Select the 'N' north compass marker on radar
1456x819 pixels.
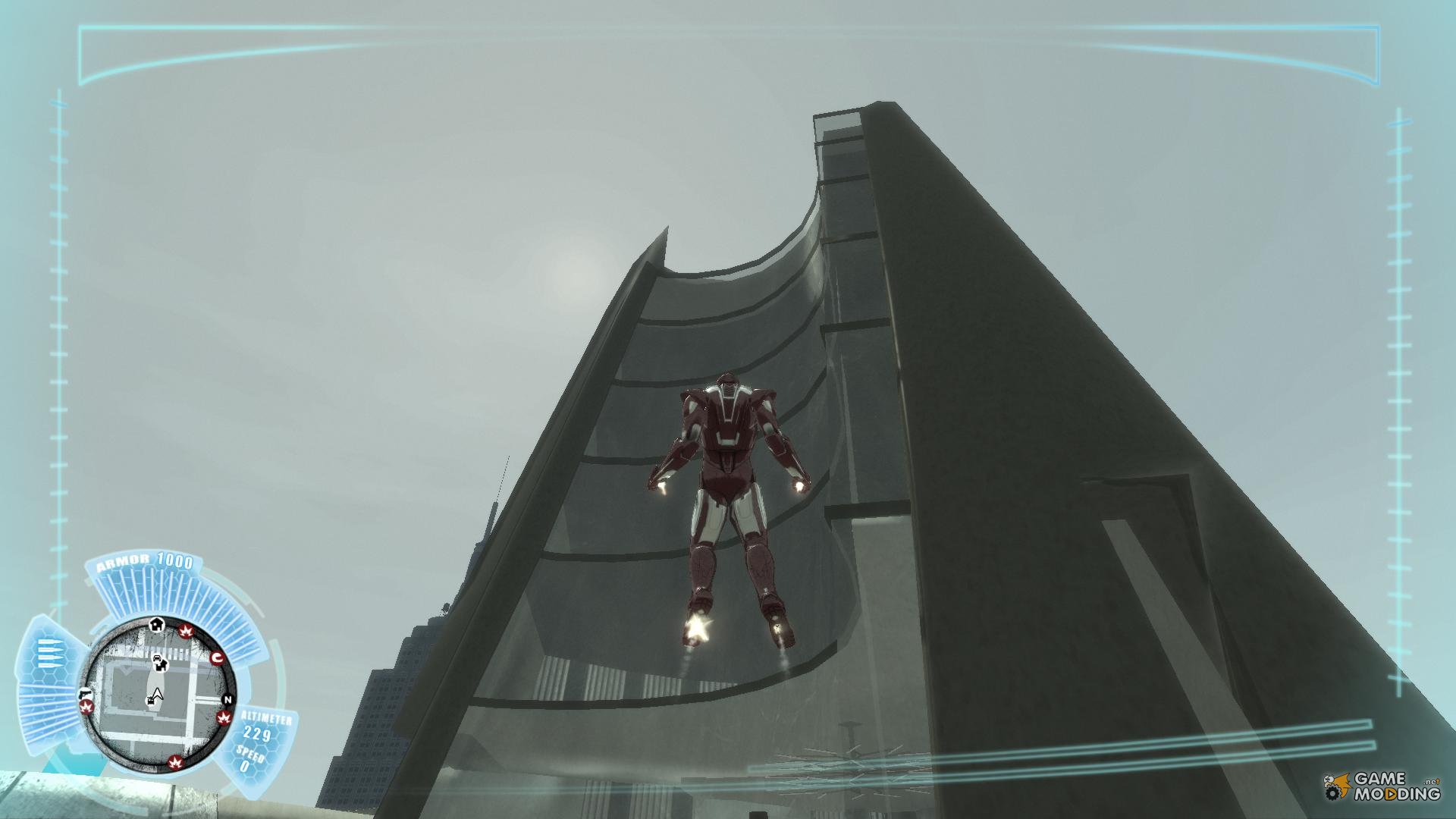coord(227,698)
